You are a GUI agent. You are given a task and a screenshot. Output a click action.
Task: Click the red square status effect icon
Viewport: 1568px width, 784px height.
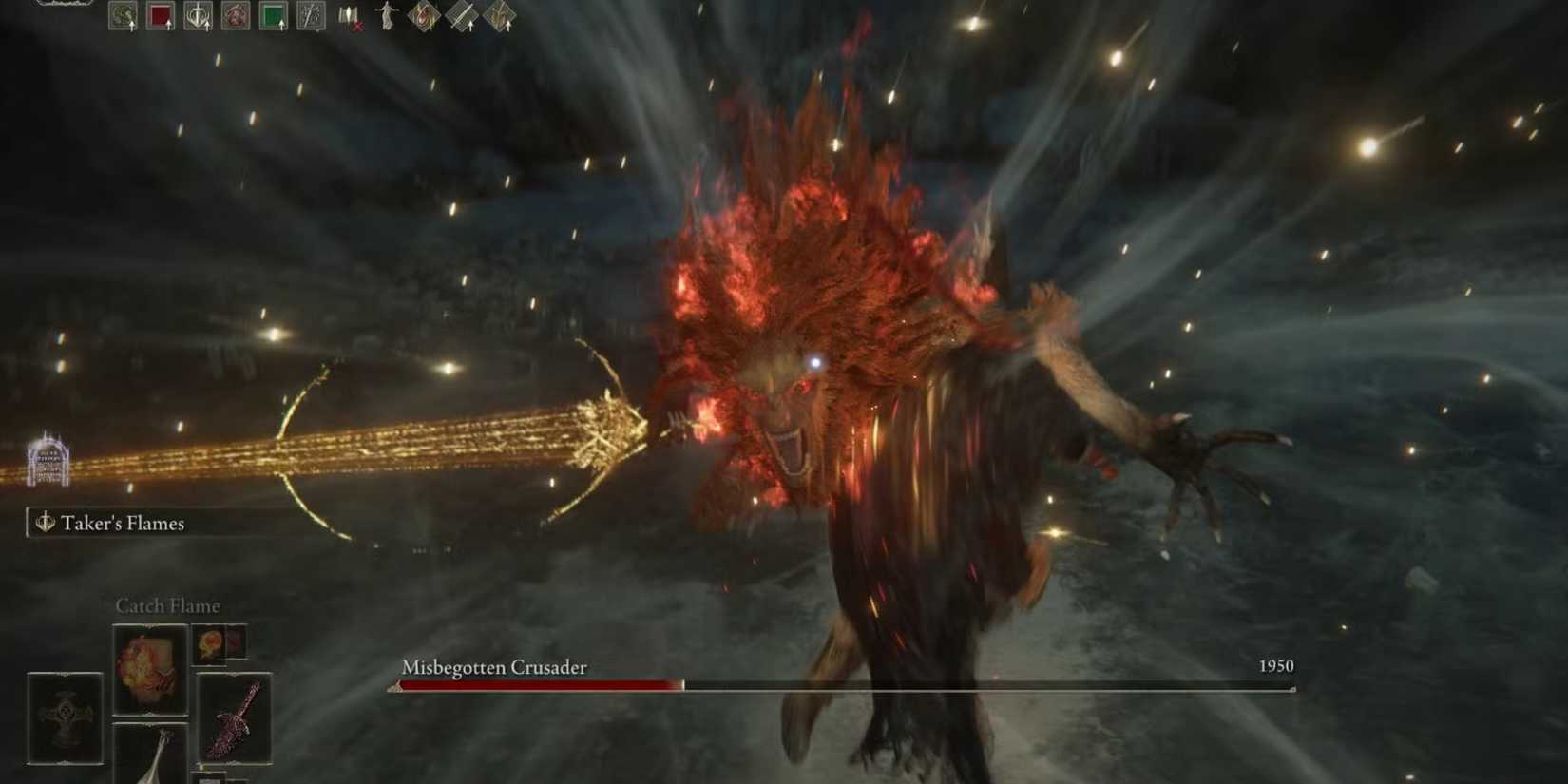click(x=160, y=14)
